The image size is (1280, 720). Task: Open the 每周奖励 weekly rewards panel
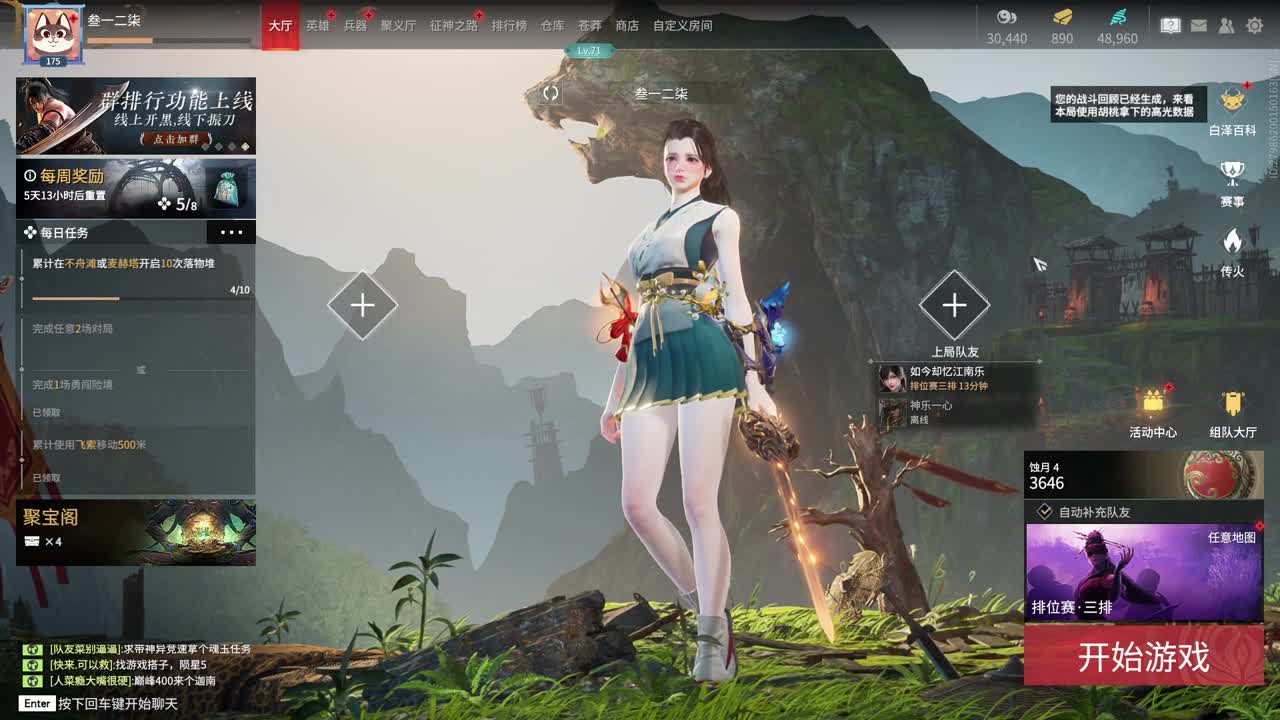tap(135, 187)
